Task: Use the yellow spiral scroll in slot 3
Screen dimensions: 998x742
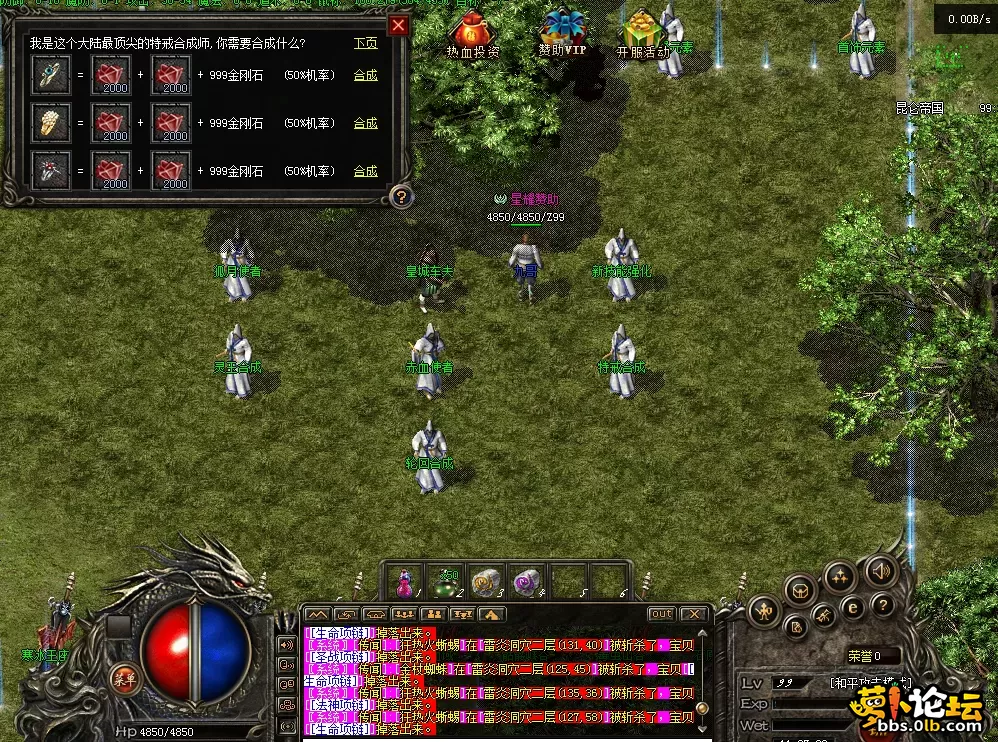Action: pos(486,582)
